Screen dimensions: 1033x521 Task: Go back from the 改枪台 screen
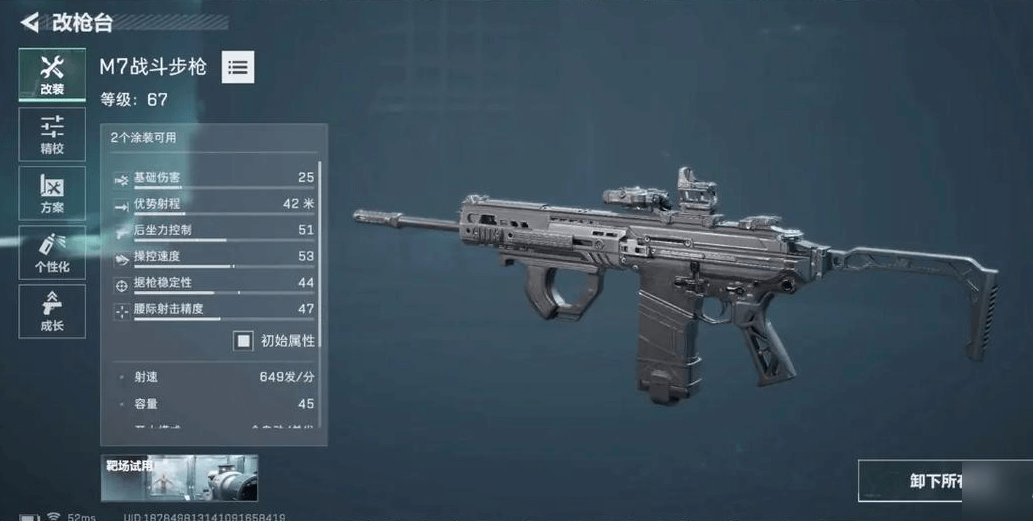click(x=30, y=22)
